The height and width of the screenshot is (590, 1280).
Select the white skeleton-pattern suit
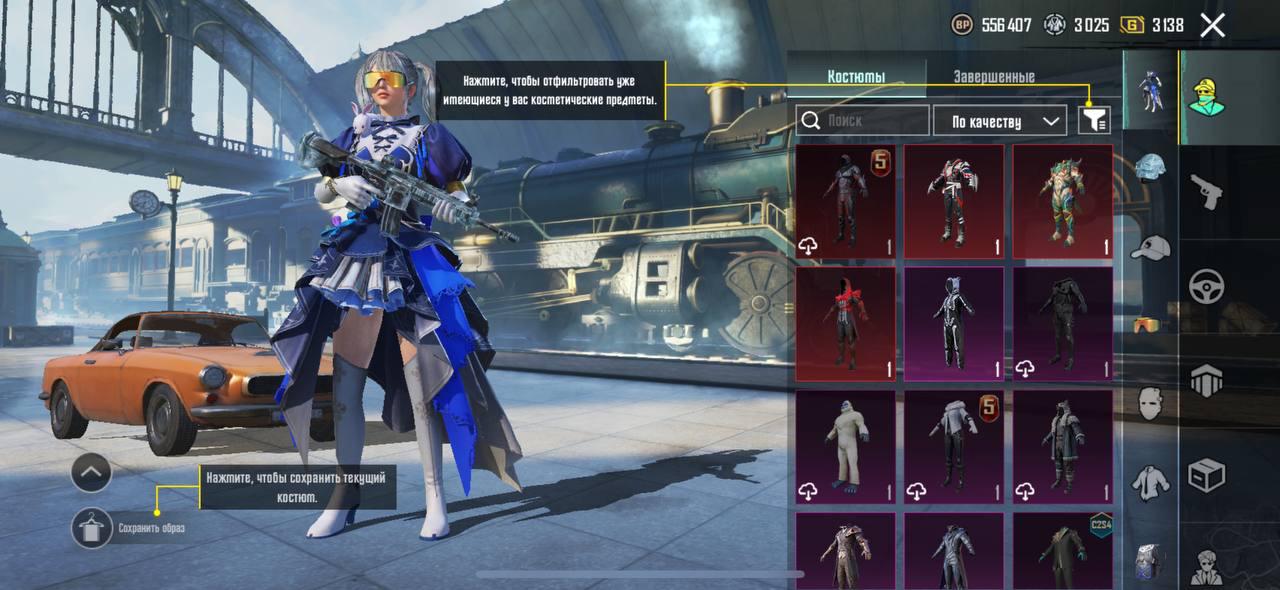[954, 323]
